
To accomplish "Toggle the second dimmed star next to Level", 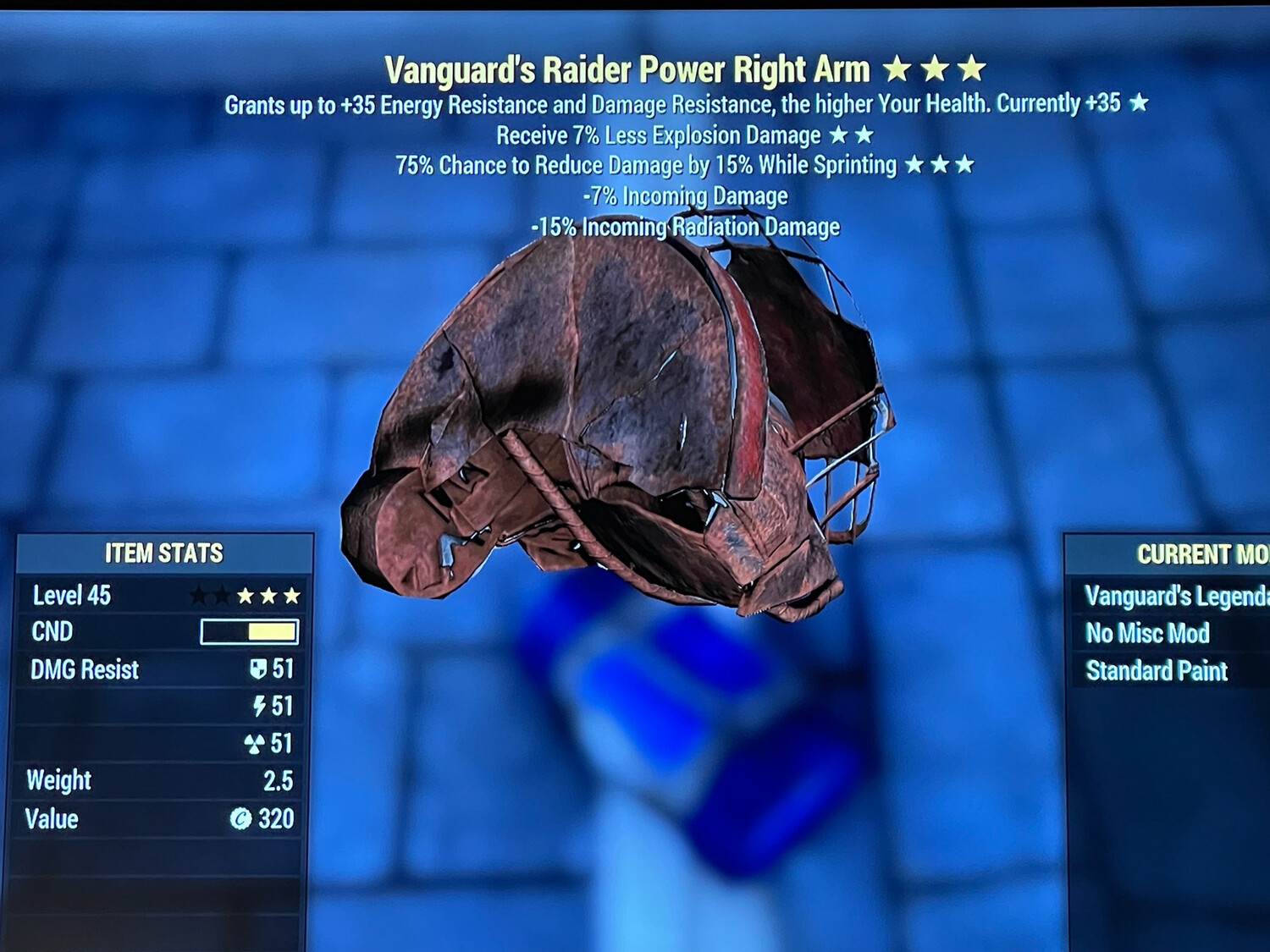I will click(x=223, y=595).
